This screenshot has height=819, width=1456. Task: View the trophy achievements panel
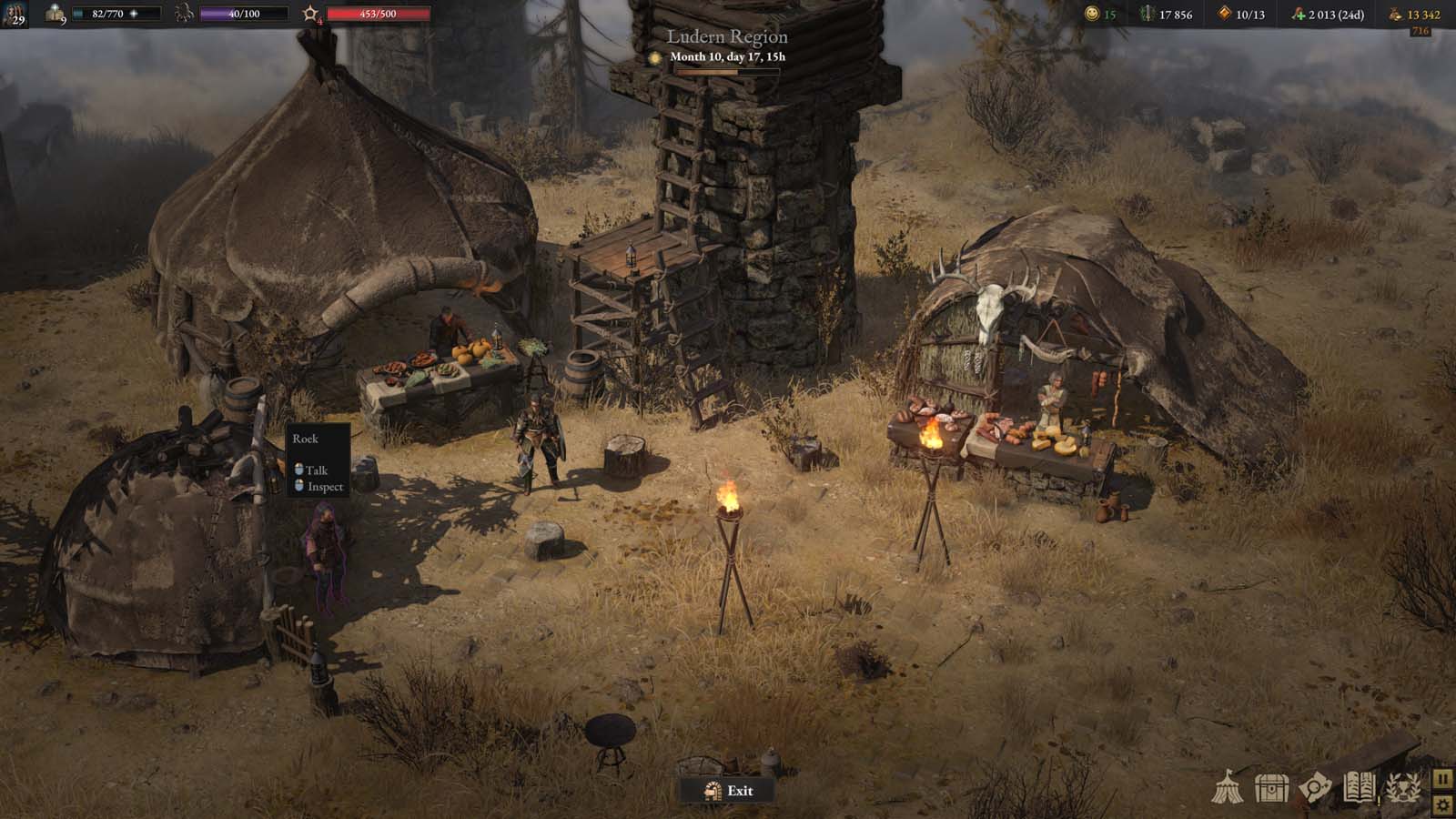tap(1401, 788)
